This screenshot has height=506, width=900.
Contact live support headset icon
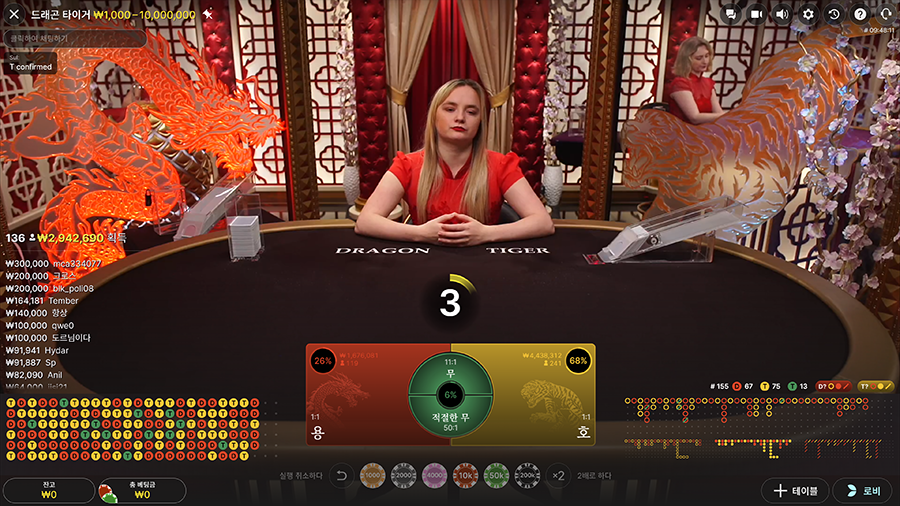(x=885, y=14)
